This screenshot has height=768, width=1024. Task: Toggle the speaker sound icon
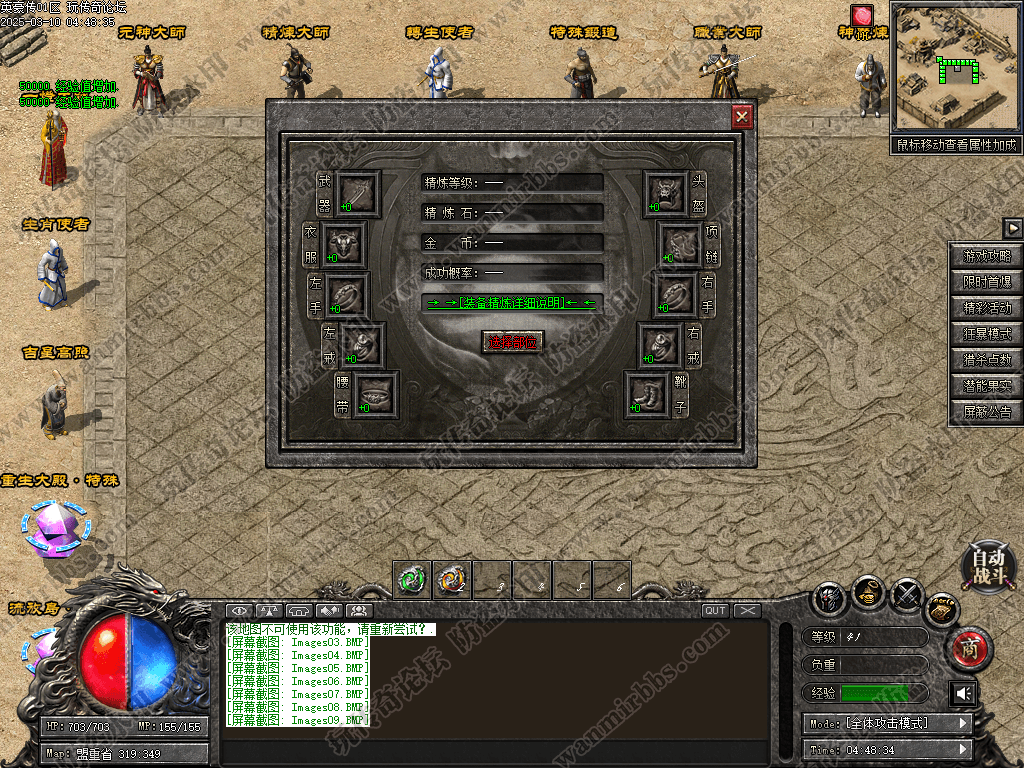963,693
